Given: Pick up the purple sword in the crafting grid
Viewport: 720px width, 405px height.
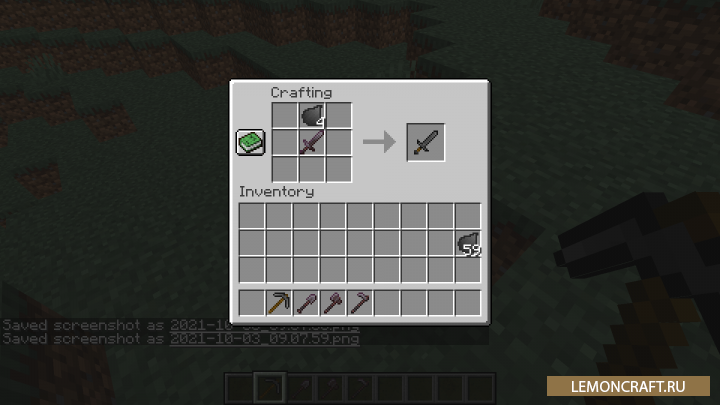Looking at the screenshot, I should (312, 143).
